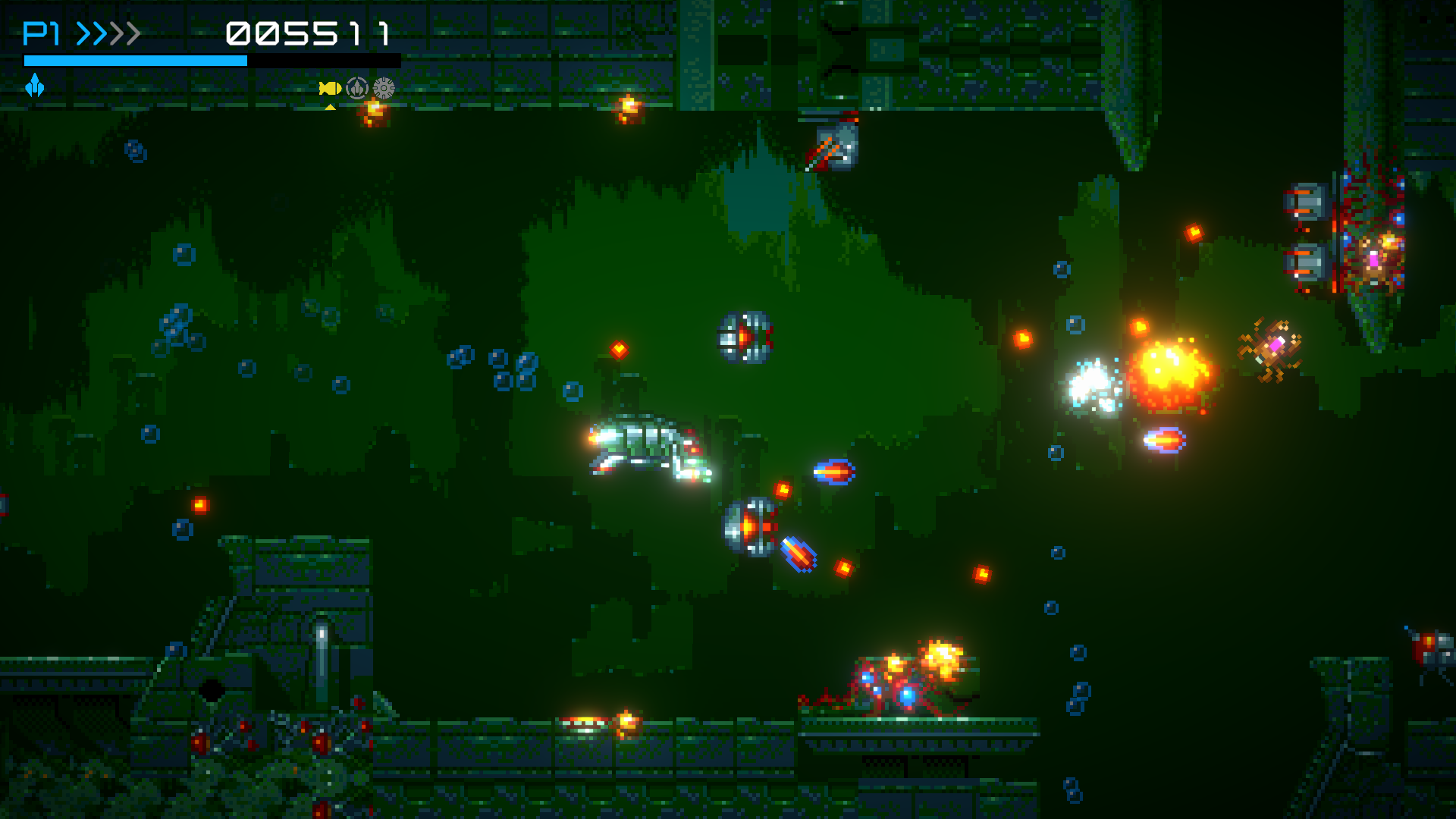This screenshot has height=819, width=1456.
Task: Select the gear-shaped spread weapon icon
Action: pyautogui.click(x=384, y=89)
